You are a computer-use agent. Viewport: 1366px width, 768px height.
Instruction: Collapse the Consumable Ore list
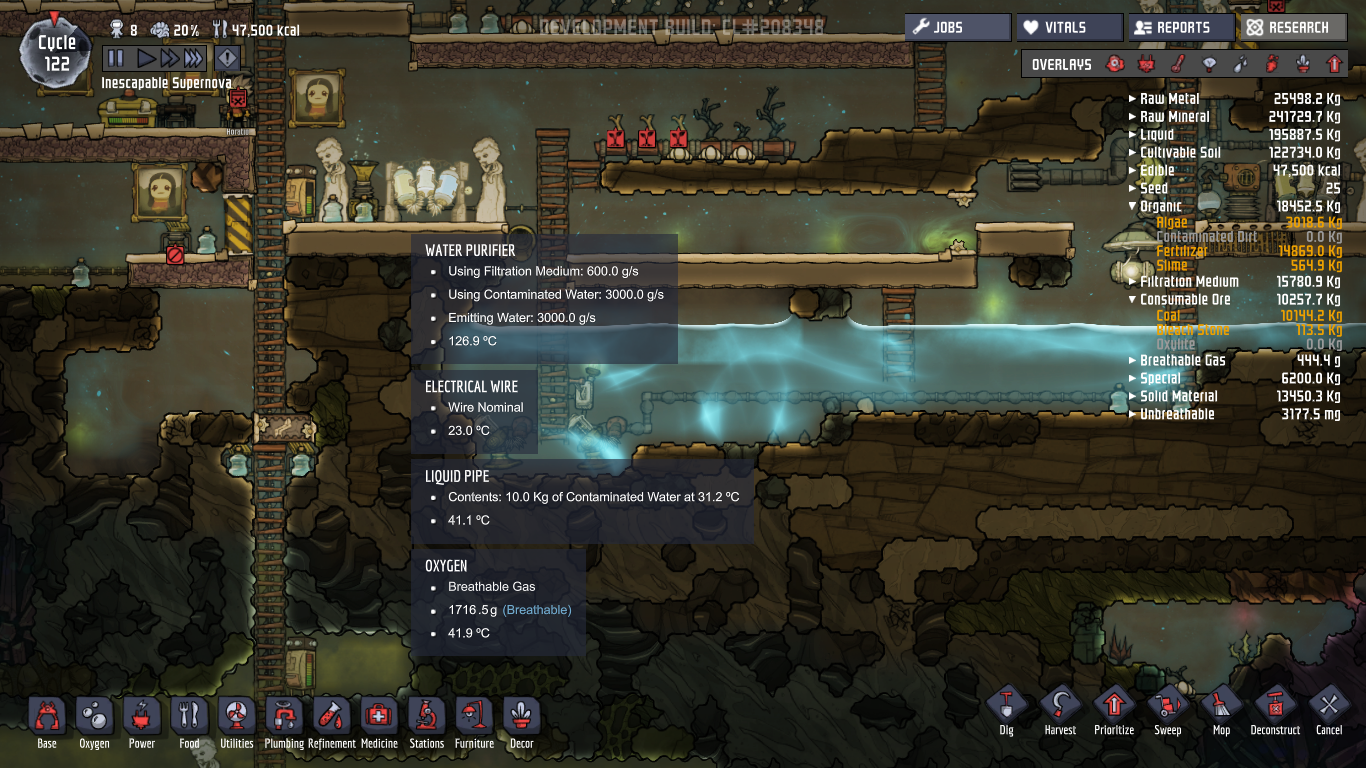1132,299
